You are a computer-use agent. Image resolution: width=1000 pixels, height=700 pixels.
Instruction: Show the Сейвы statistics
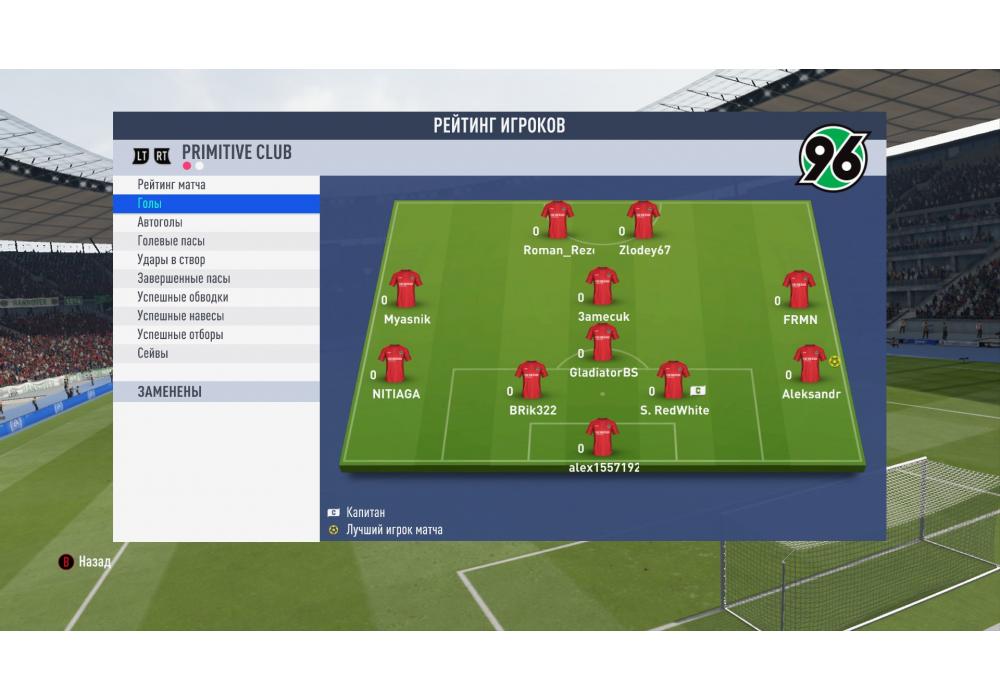point(216,353)
